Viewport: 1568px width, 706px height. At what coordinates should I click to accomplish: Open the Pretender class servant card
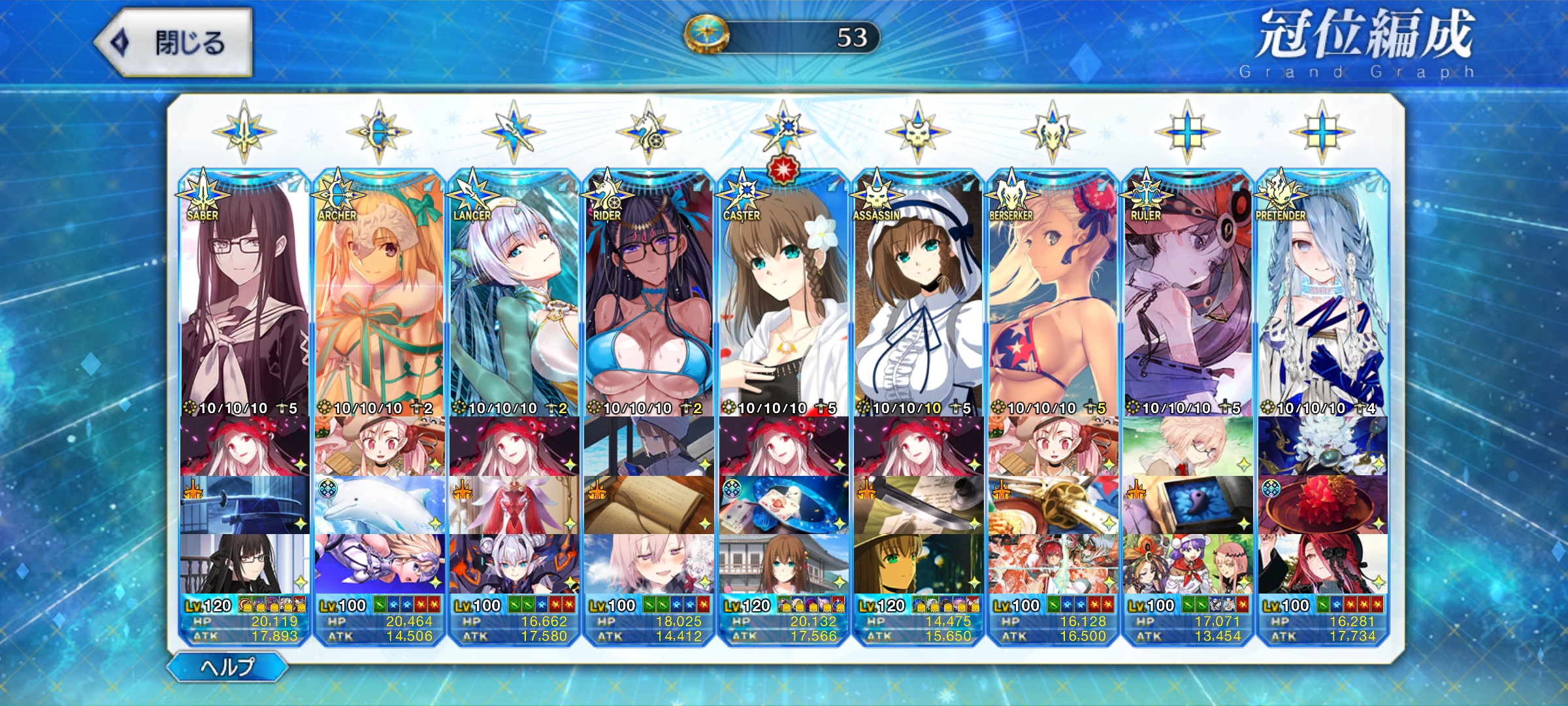tap(1322, 294)
